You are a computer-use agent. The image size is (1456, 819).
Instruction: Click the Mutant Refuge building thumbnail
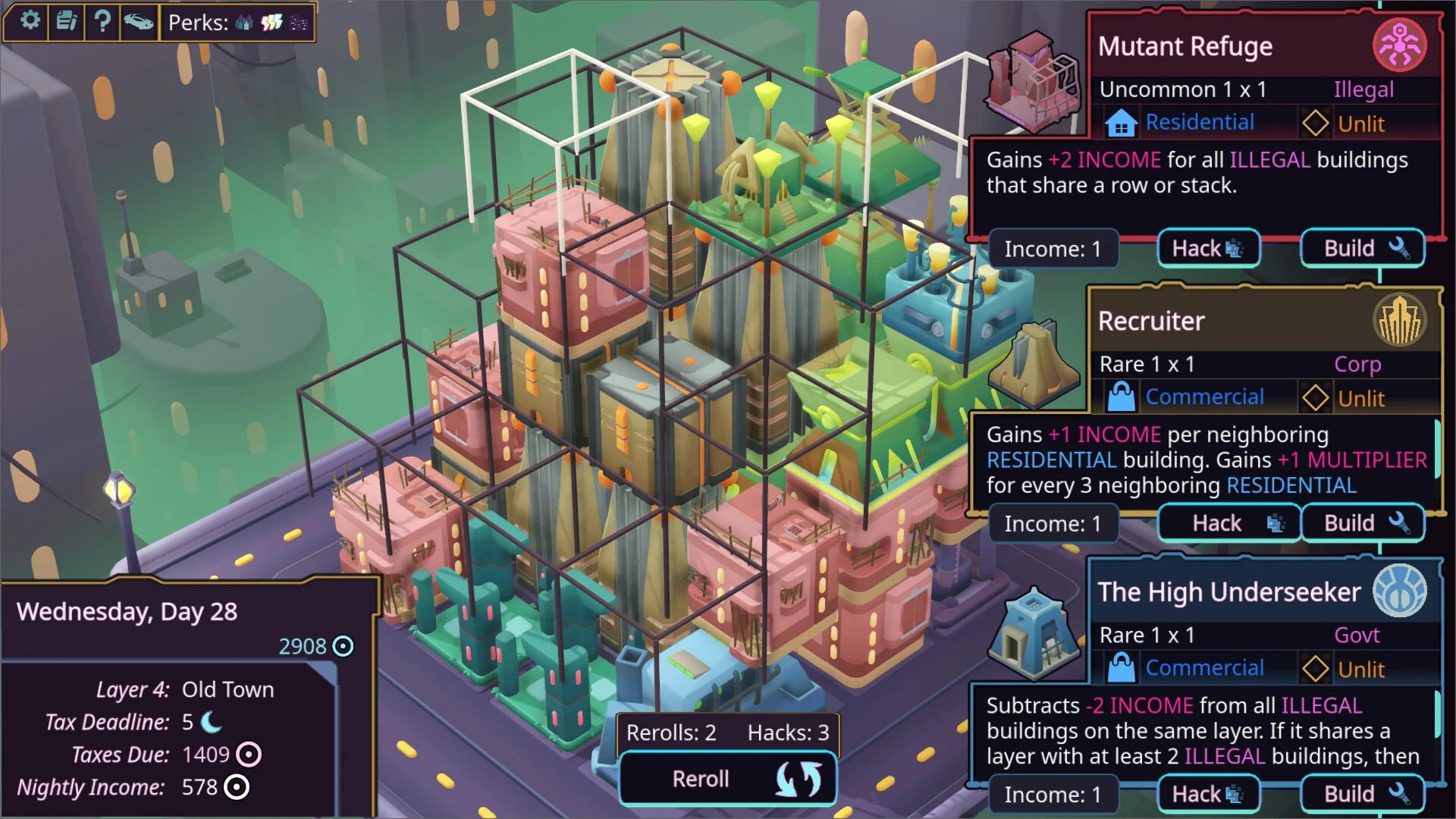point(1034,80)
